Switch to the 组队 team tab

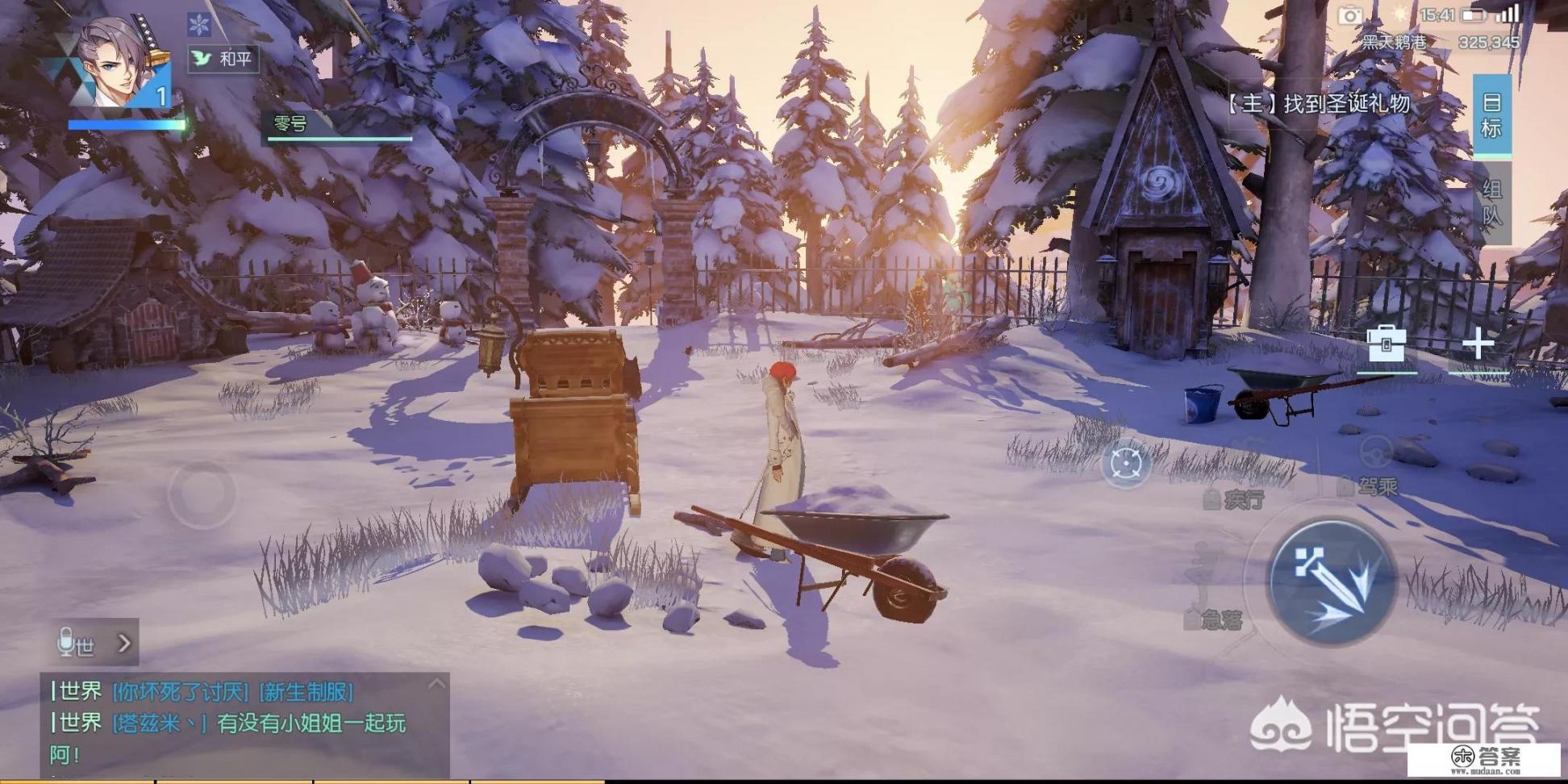tap(1491, 202)
